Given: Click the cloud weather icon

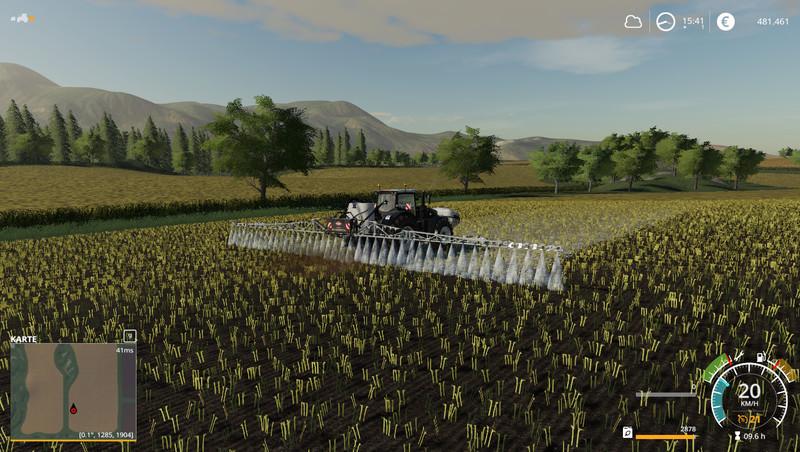Looking at the screenshot, I should pyautogui.click(x=633, y=22).
